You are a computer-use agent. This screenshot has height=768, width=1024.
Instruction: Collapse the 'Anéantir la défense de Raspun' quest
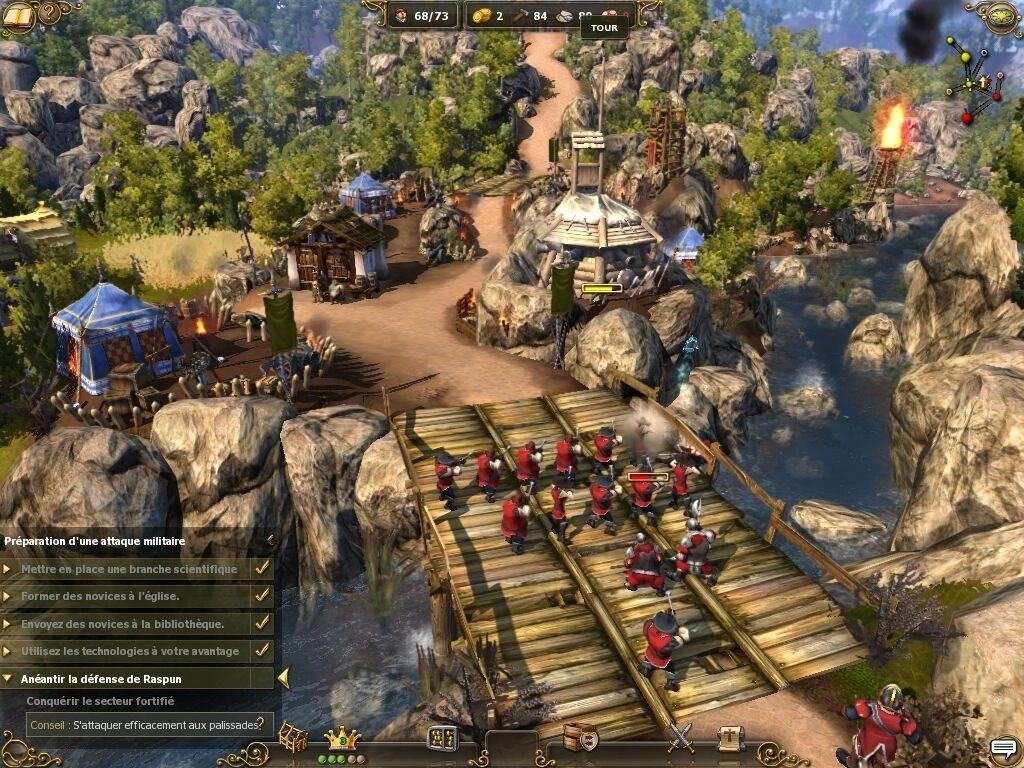(x=283, y=679)
